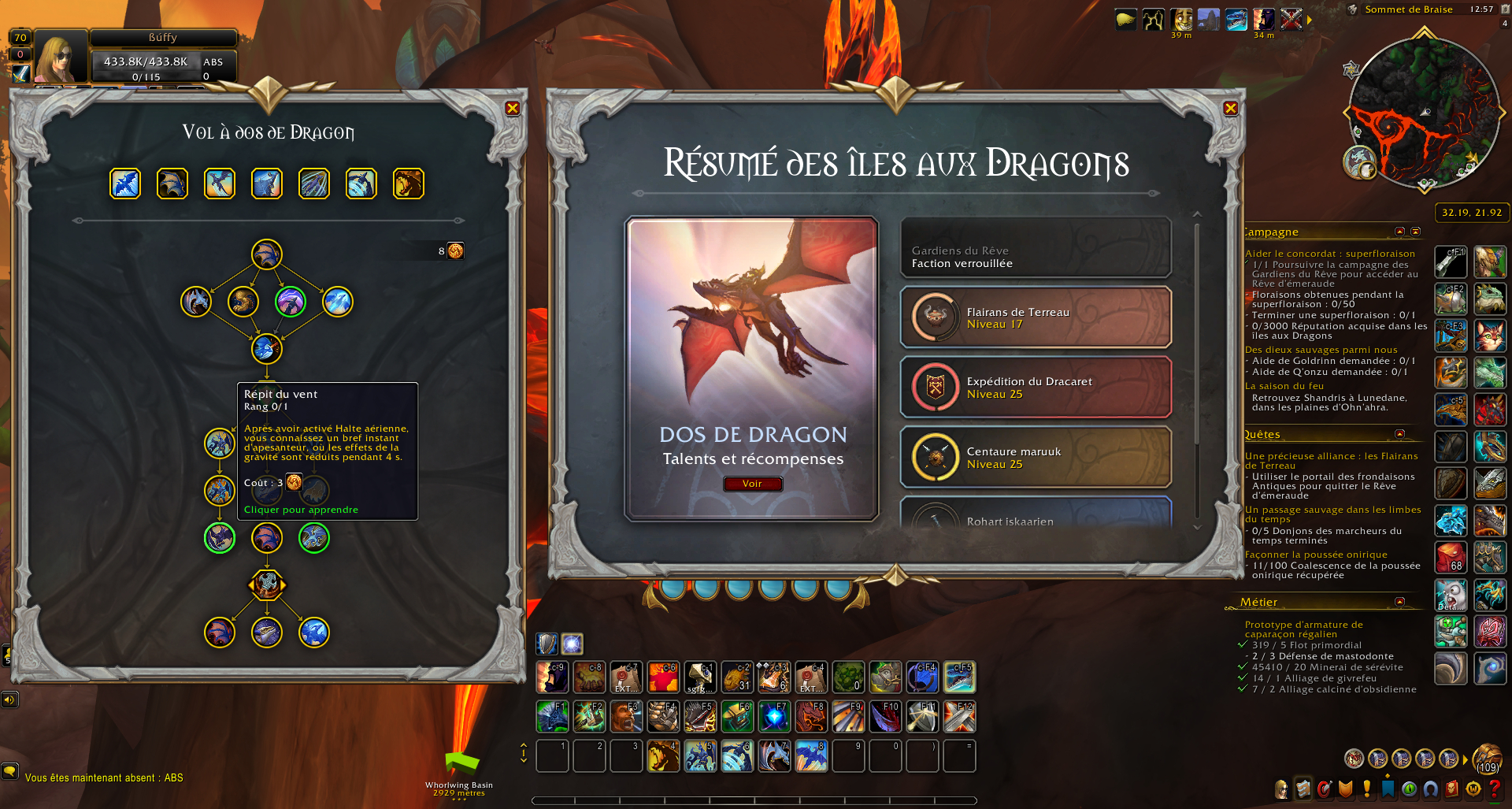Select Expédition du Dracaret faction row
This screenshot has width=1512, height=809.
tap(1036, 388)
